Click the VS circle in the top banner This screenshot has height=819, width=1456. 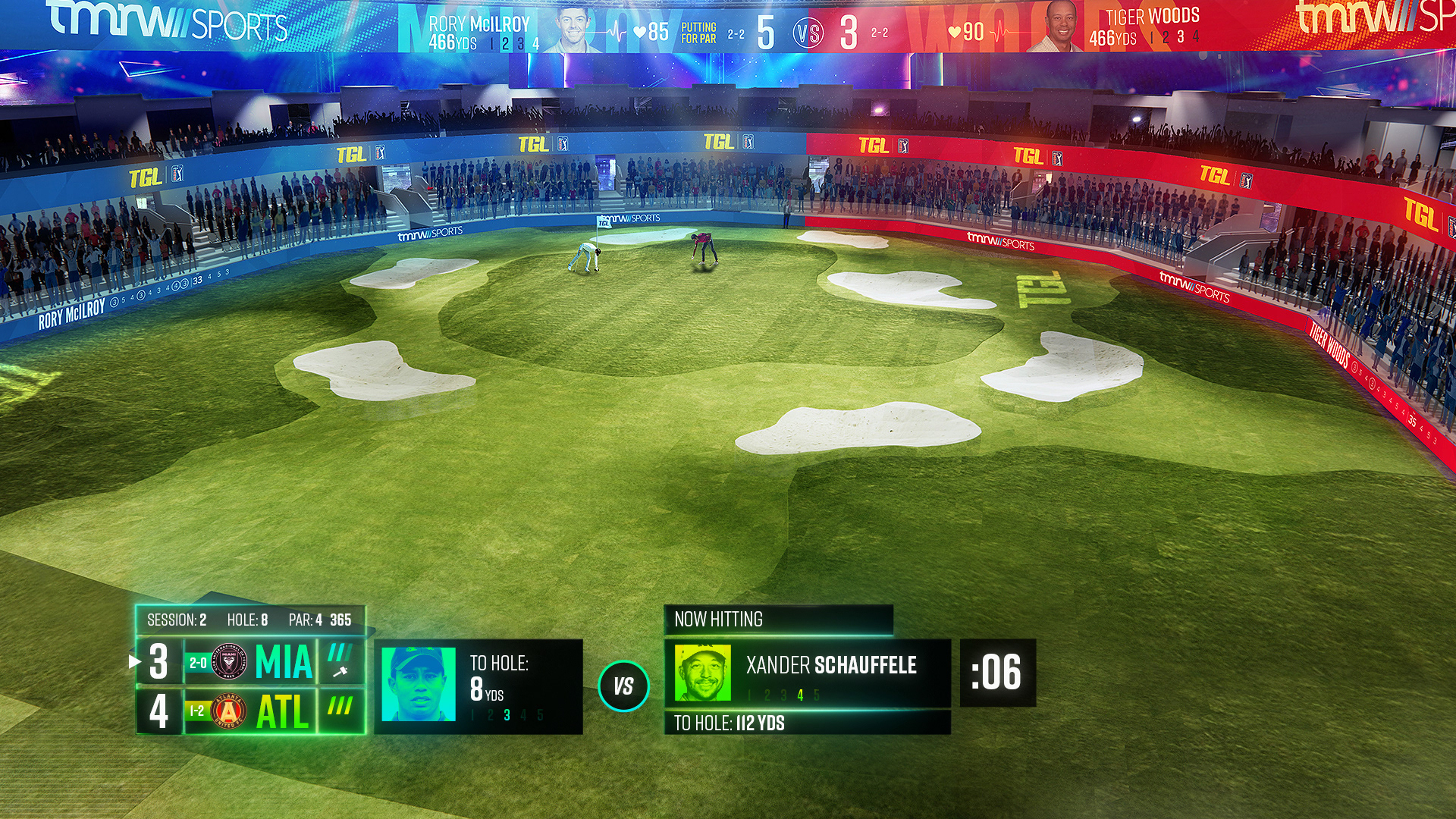point(808,33)
